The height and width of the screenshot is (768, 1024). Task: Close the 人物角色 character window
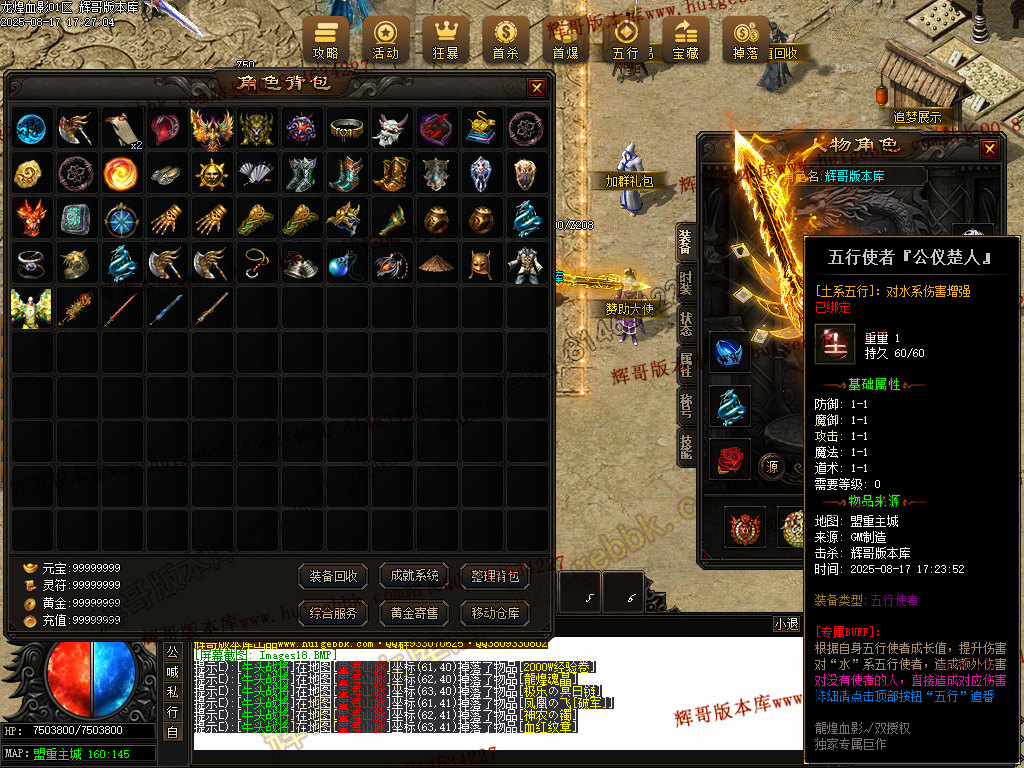[989, 149]
